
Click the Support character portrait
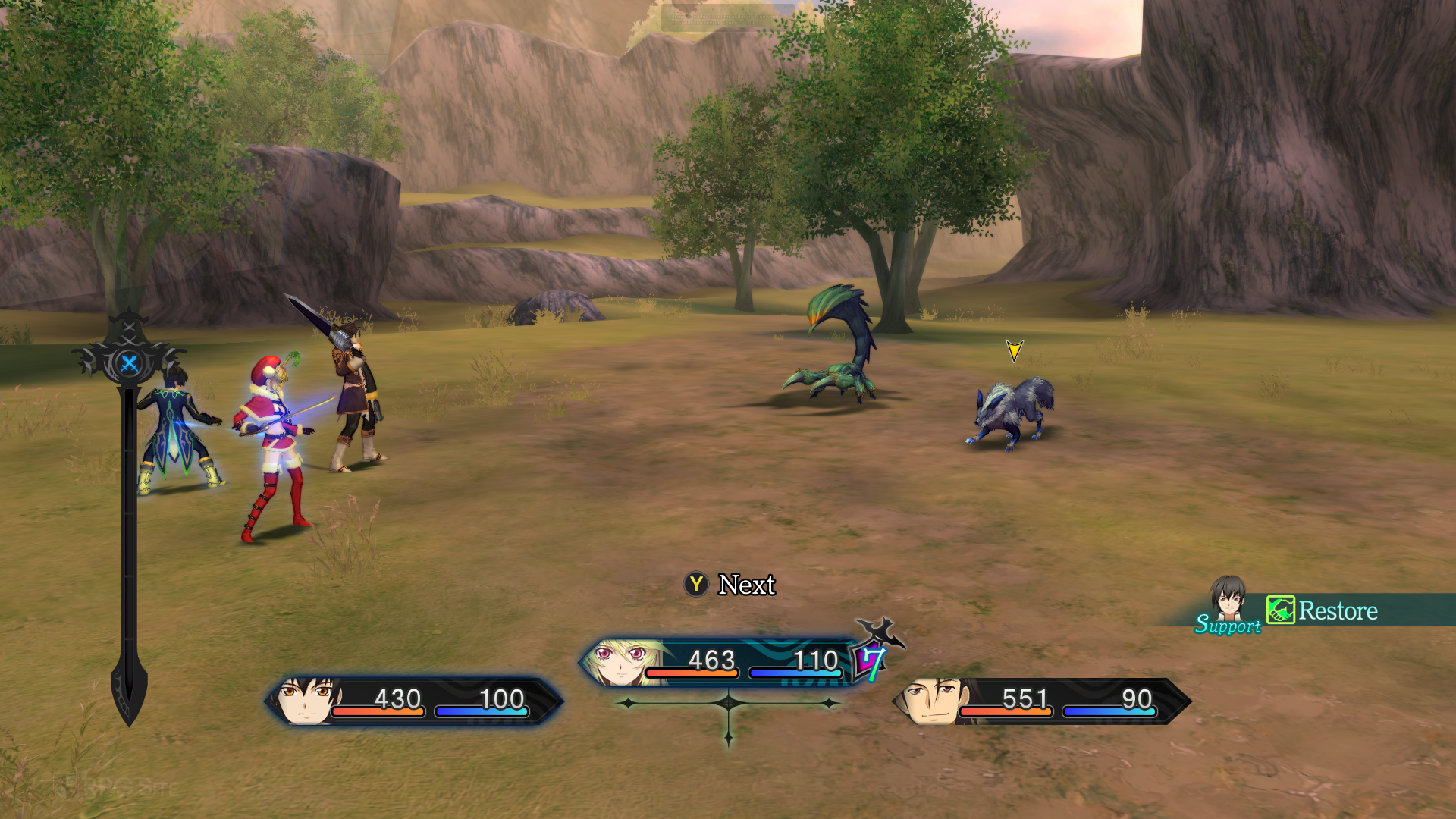1228,600
